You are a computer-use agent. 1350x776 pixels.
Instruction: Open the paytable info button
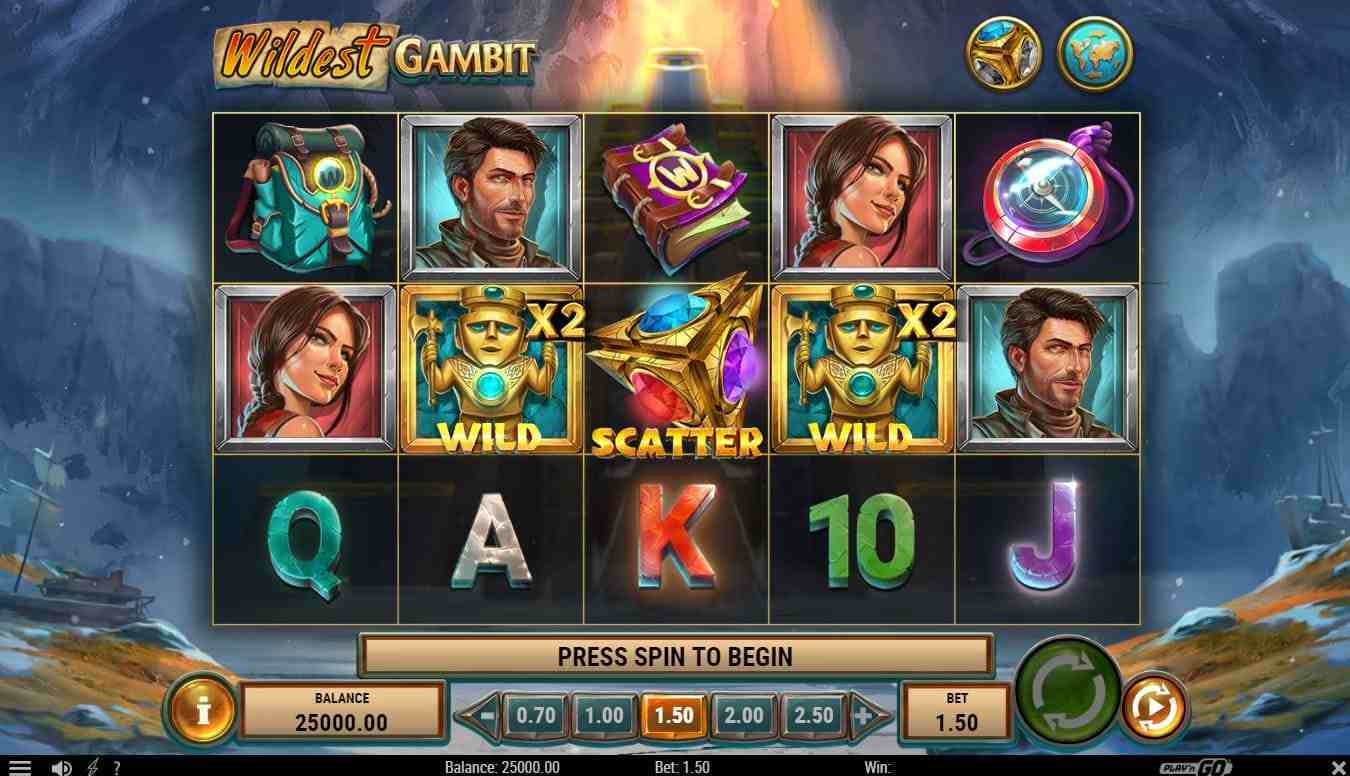click(x=203, y=711)
